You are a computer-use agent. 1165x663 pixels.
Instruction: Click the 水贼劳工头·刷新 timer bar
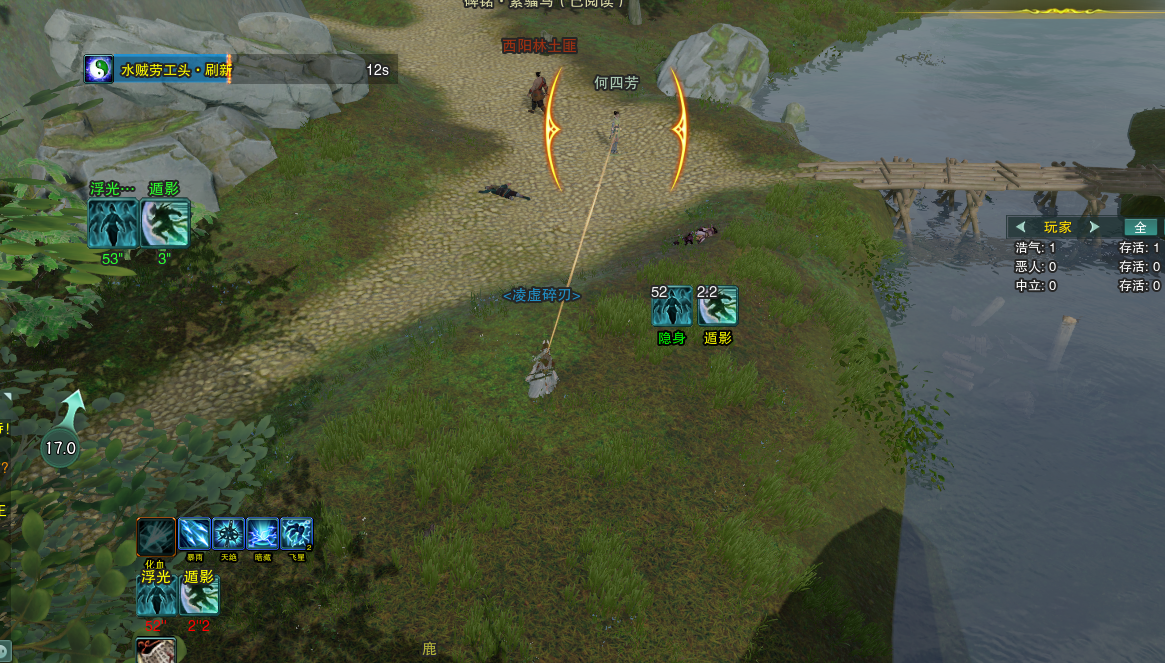click(240, 69)
